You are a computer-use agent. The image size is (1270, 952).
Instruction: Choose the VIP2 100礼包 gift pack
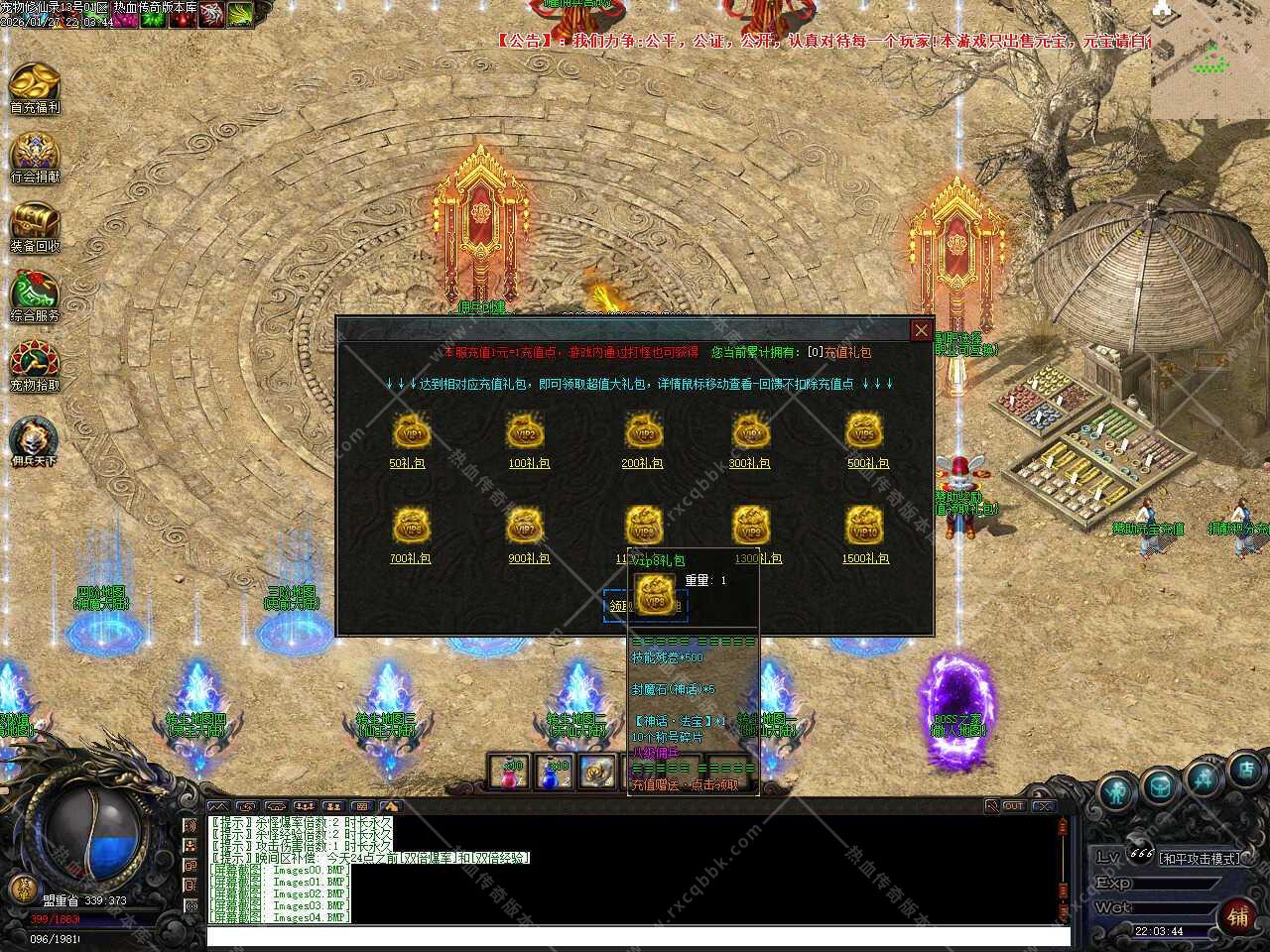coord(526,434)
